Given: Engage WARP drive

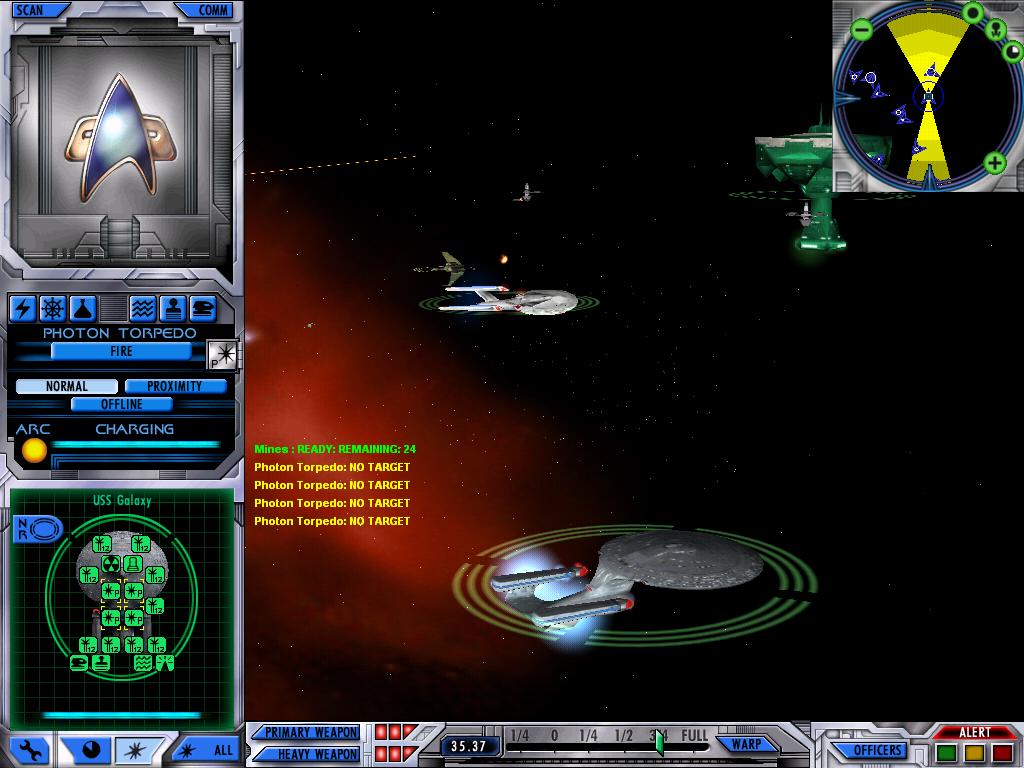Looking at the screenshot, I should tap(747, 744).
